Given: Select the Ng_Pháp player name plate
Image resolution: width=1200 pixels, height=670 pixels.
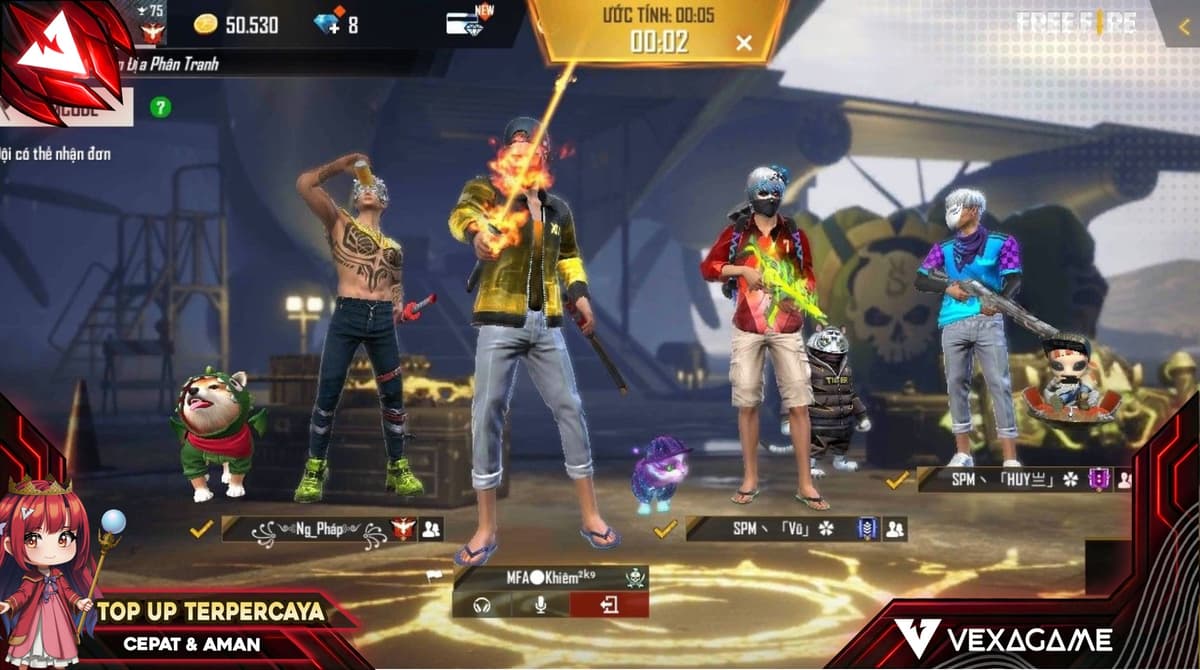Looking at the screenshot, I should coord(318,529).
